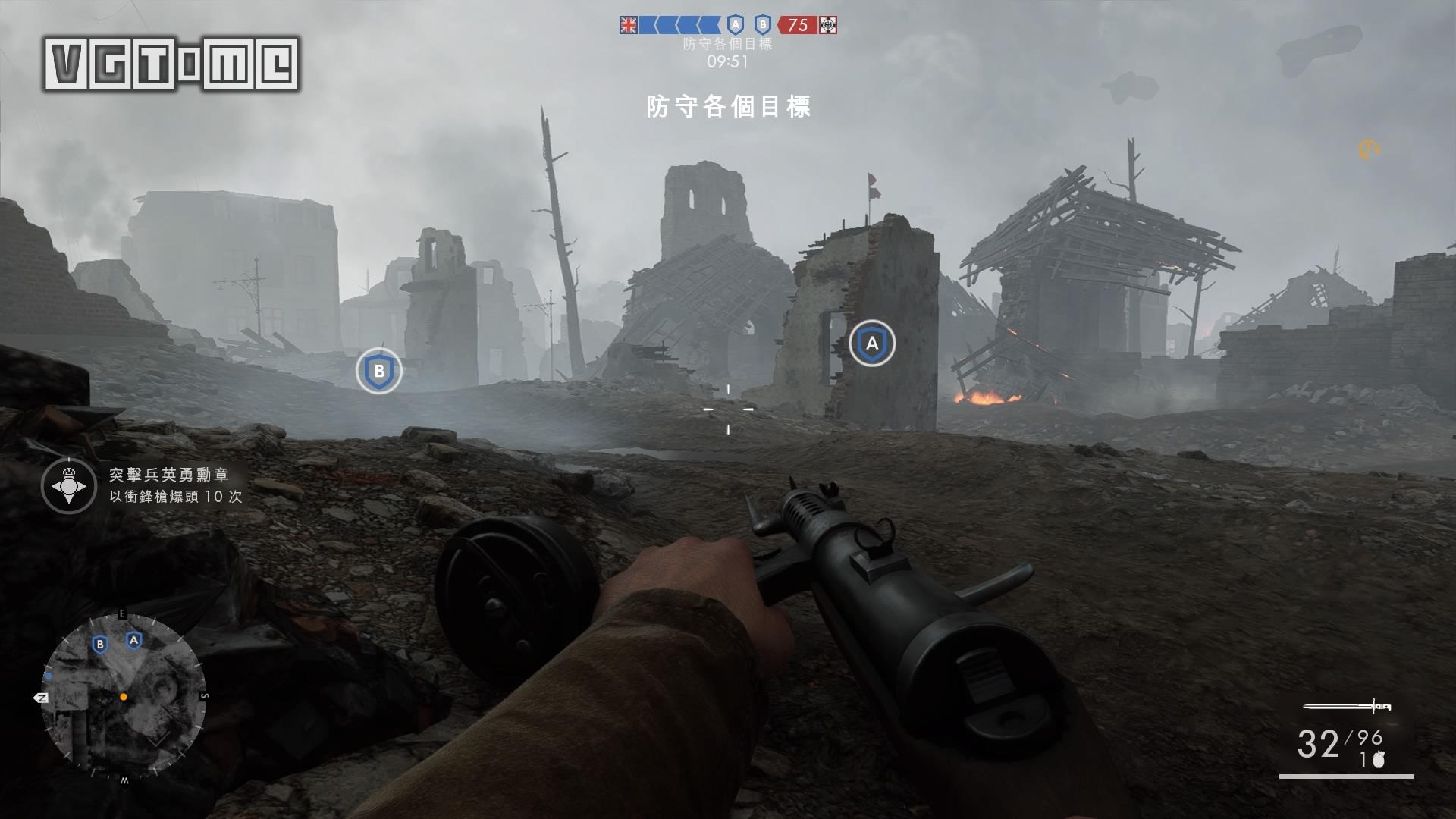Select the Assault medal tracker icon
The width and height of the screenshot is (1456, 819).
68,485
